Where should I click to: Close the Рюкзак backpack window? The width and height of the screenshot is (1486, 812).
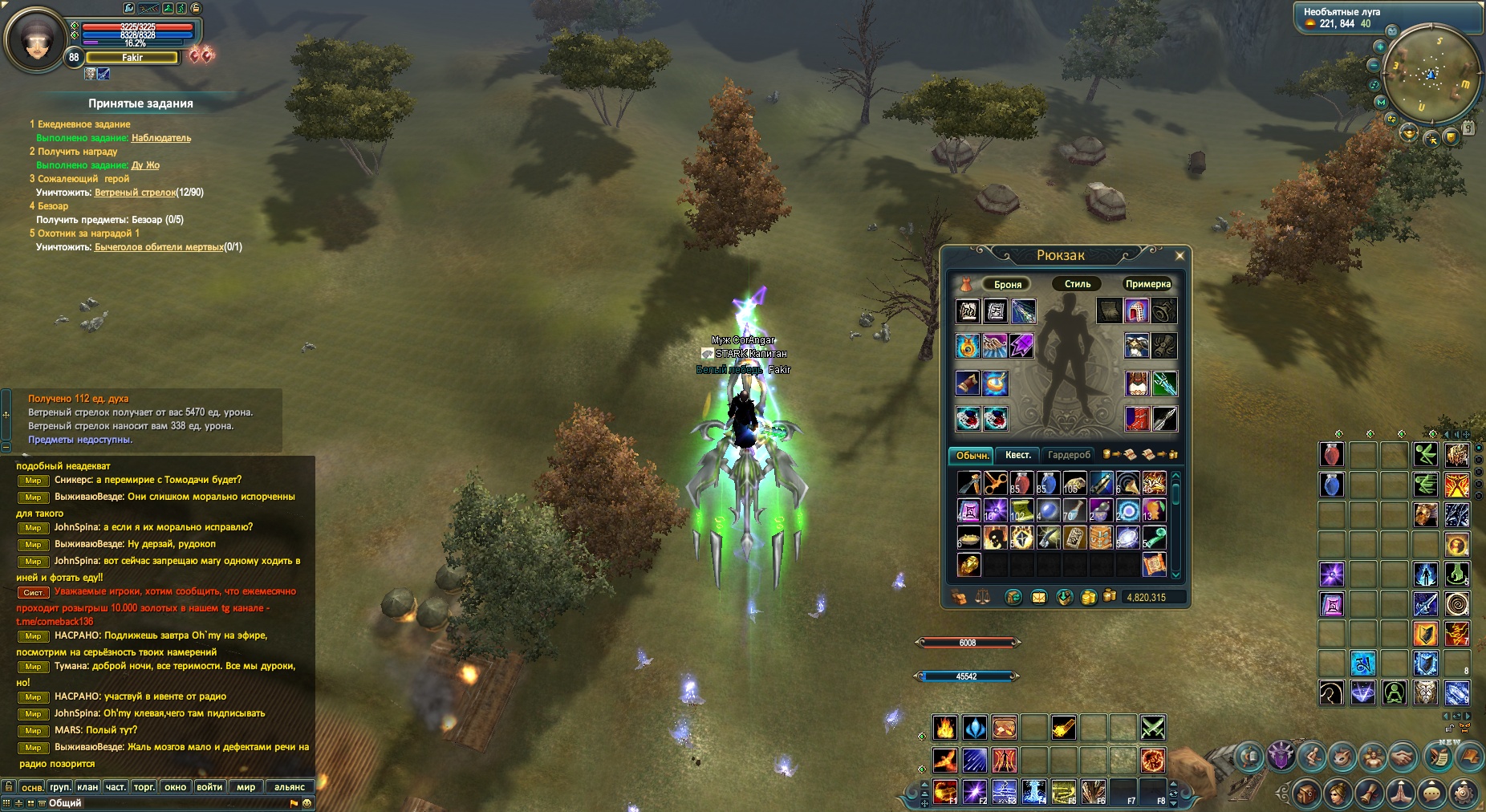[1179, 256]
